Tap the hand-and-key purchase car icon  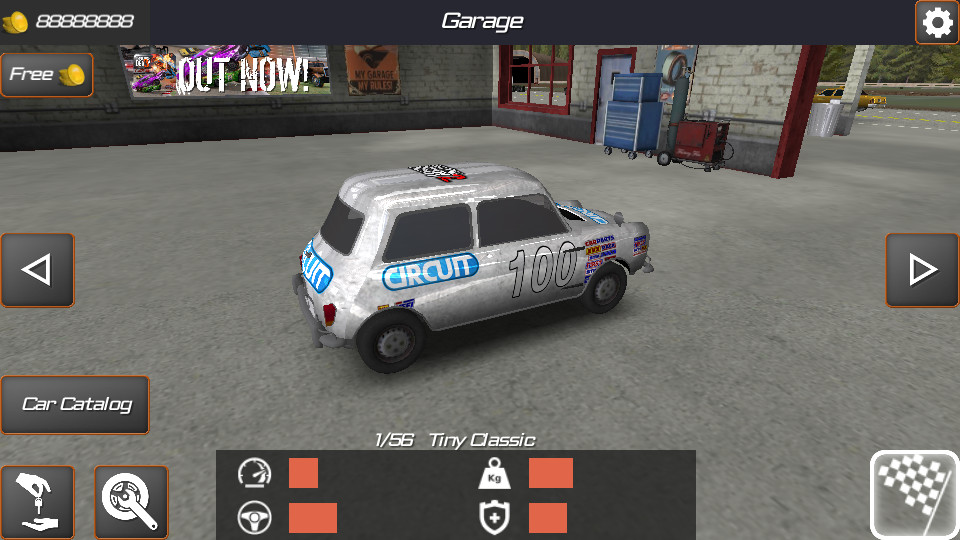37,502
